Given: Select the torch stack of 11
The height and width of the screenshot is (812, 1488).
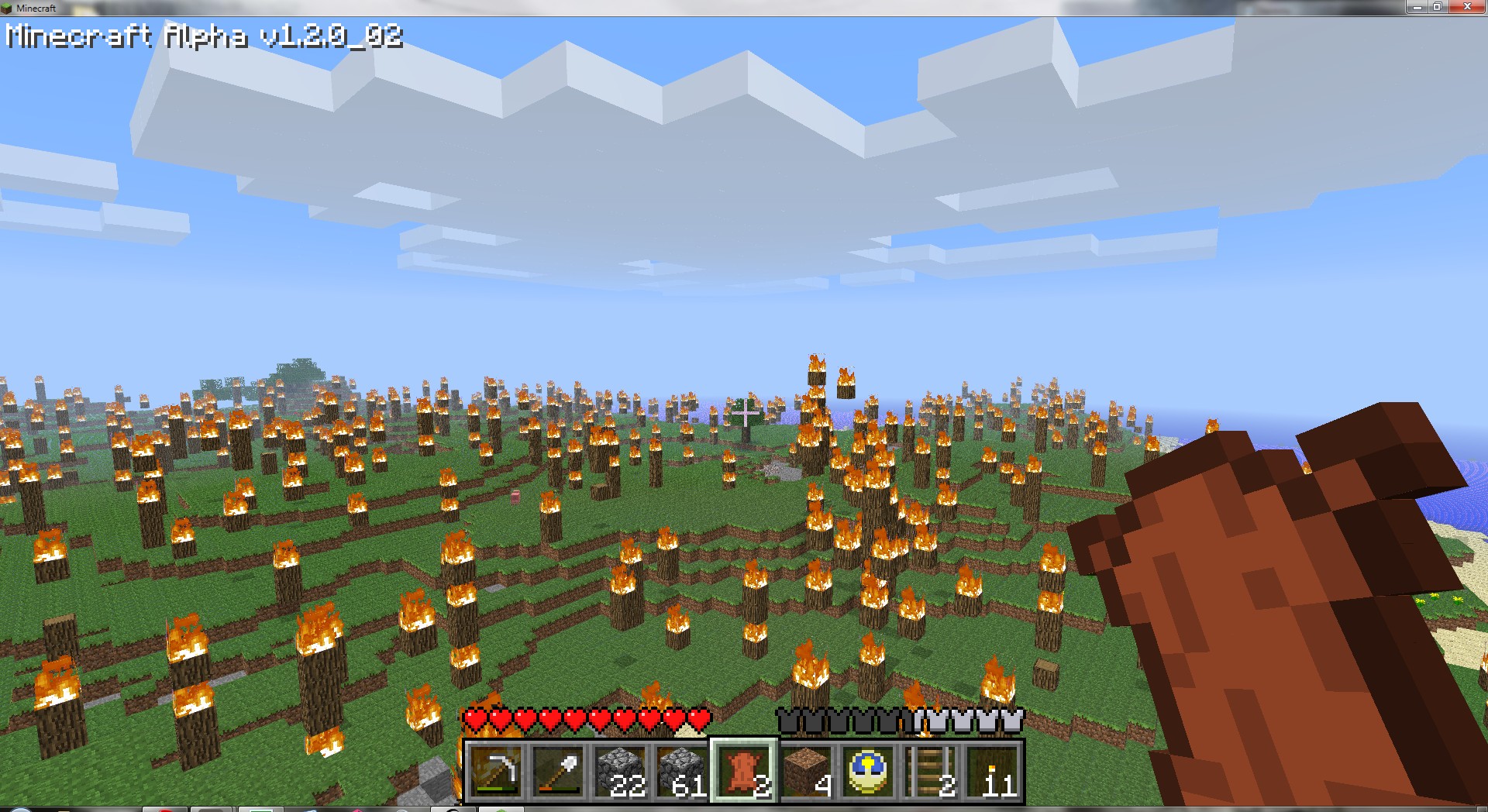Looking at the screenshot, I should click(992, 771).
